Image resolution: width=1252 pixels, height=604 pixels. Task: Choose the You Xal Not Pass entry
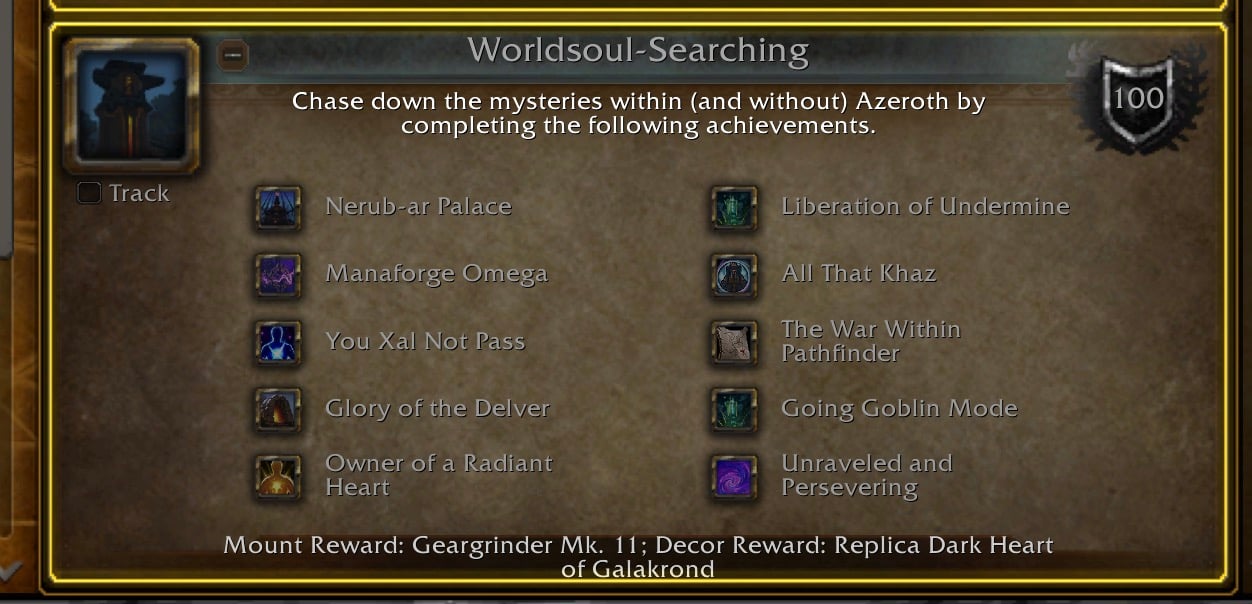[425, 341]
